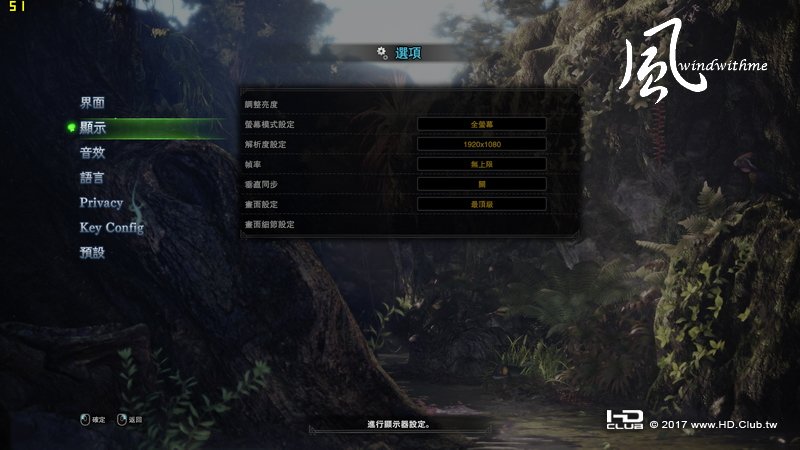Open the 界面 settings category

[92, 103]
